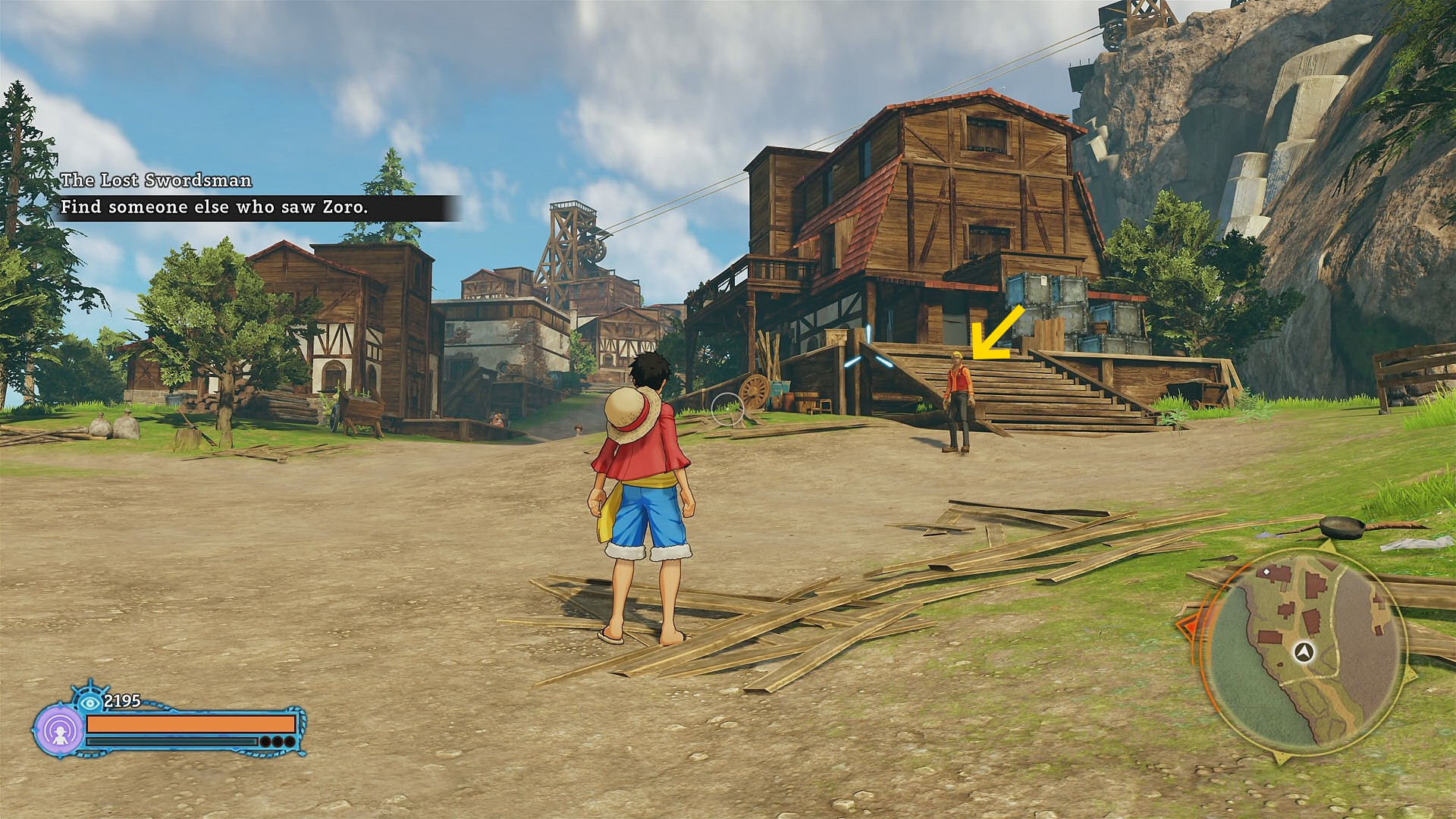Select The Lost Swordsman quest tracker

point(156,180)
